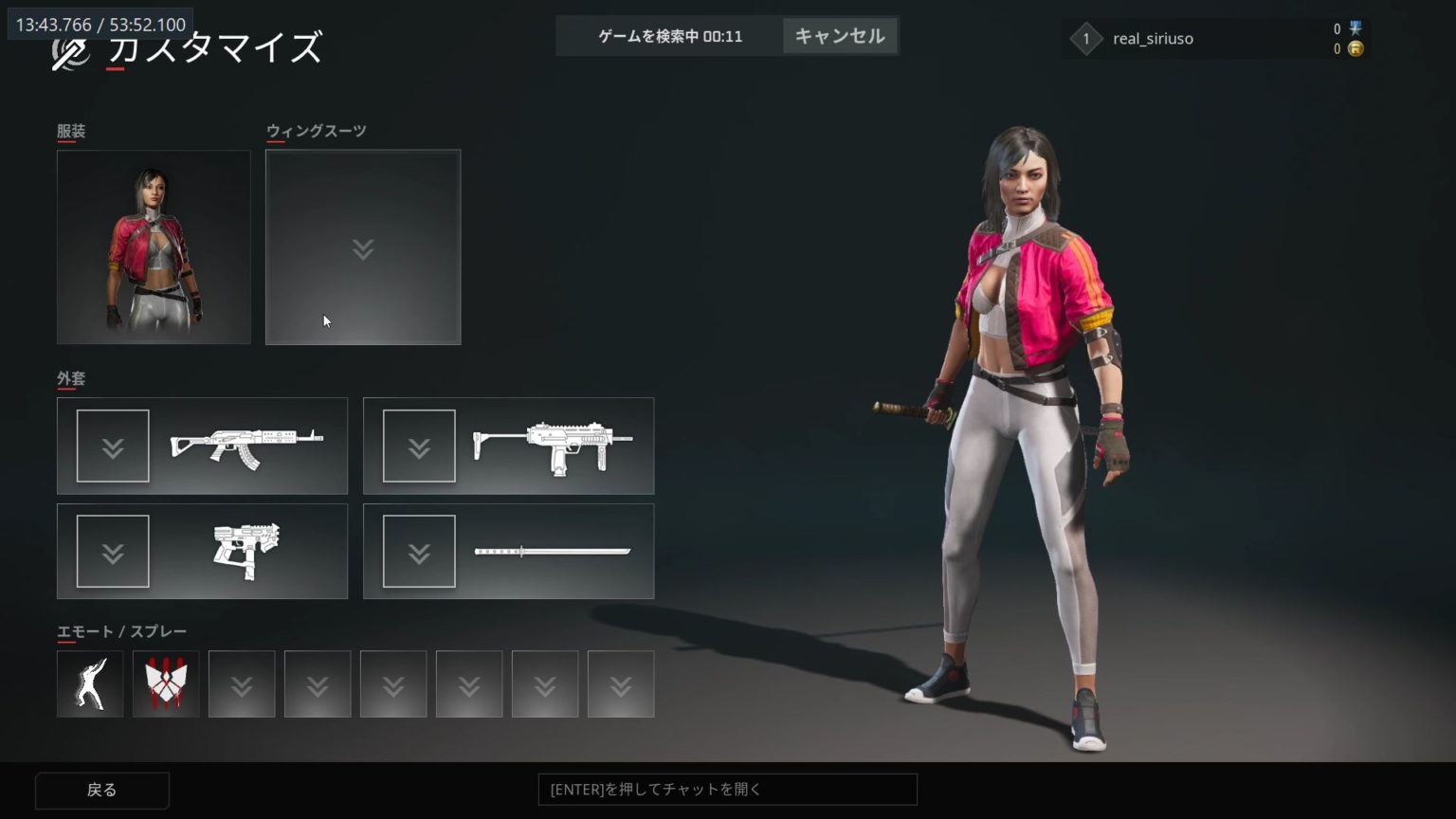Choose the dancing emote in the first slot
Screen dimensions: 1456x819
(90, 682)
